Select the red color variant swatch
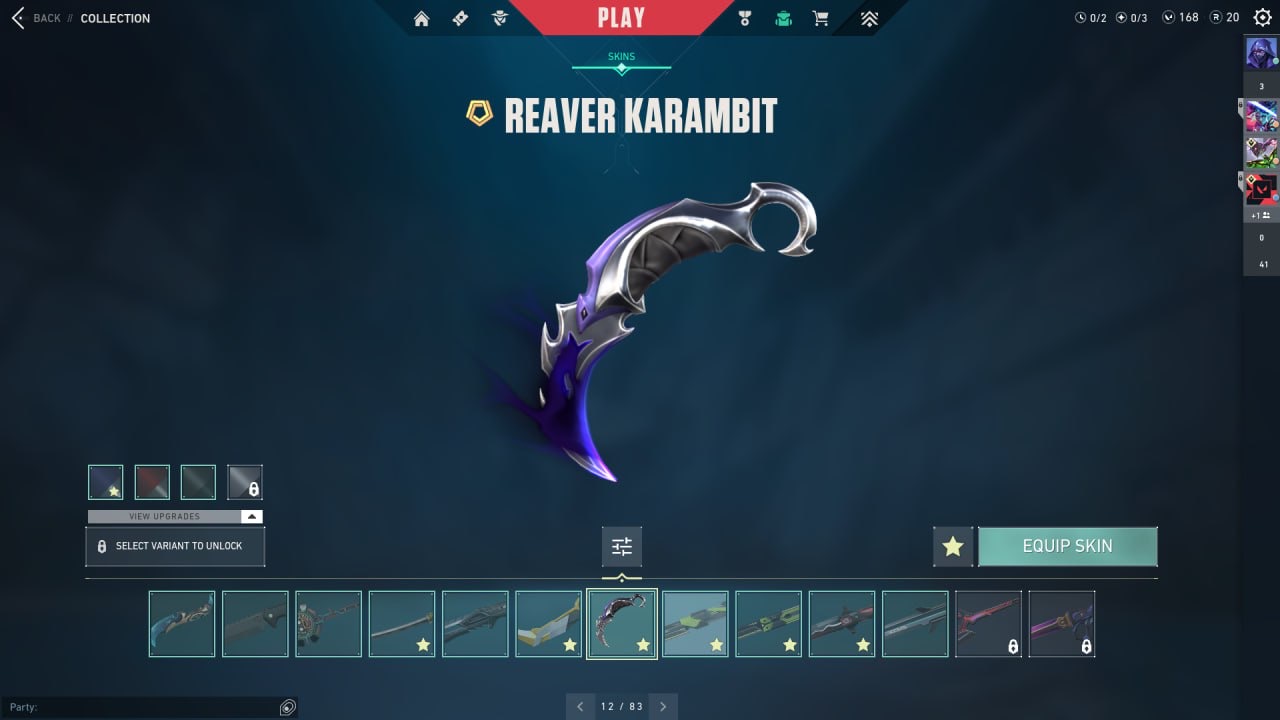This screenshot has width=1280, height=720. [152, 482]
